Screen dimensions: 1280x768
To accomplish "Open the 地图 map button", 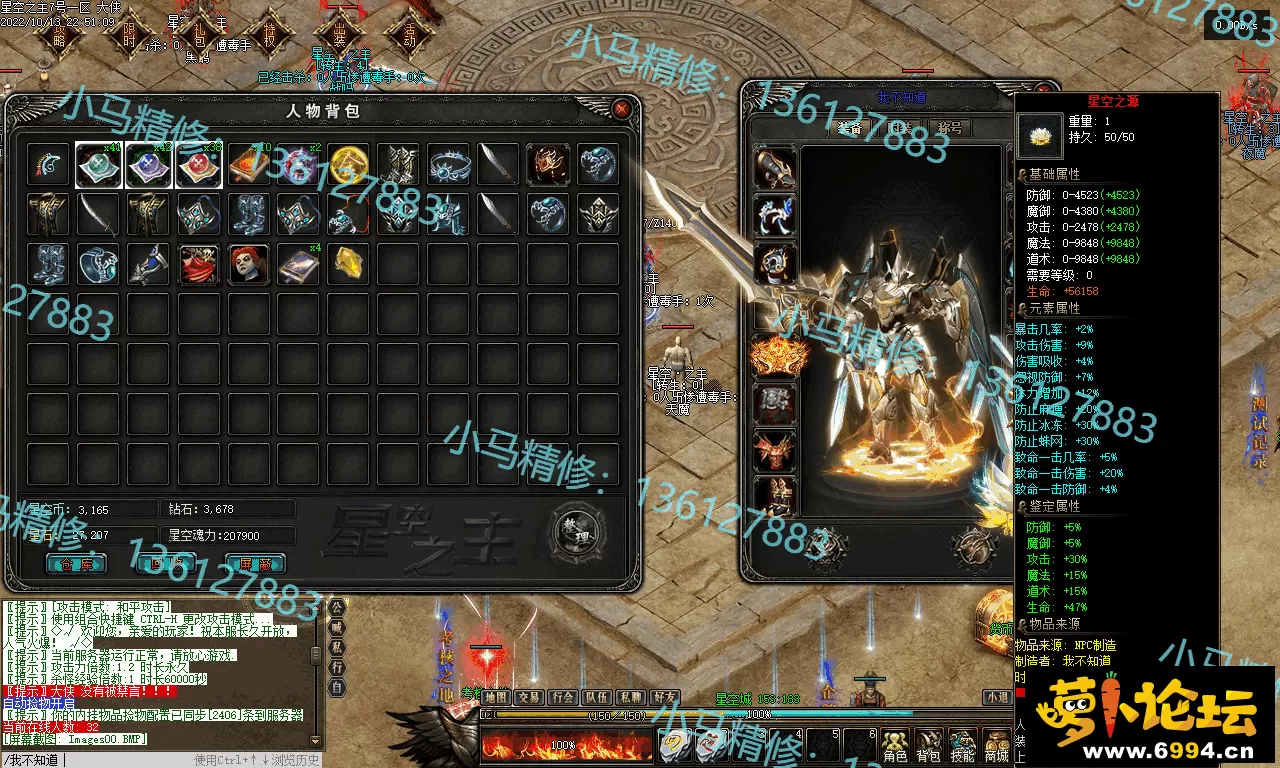I will tap(496, 697).
